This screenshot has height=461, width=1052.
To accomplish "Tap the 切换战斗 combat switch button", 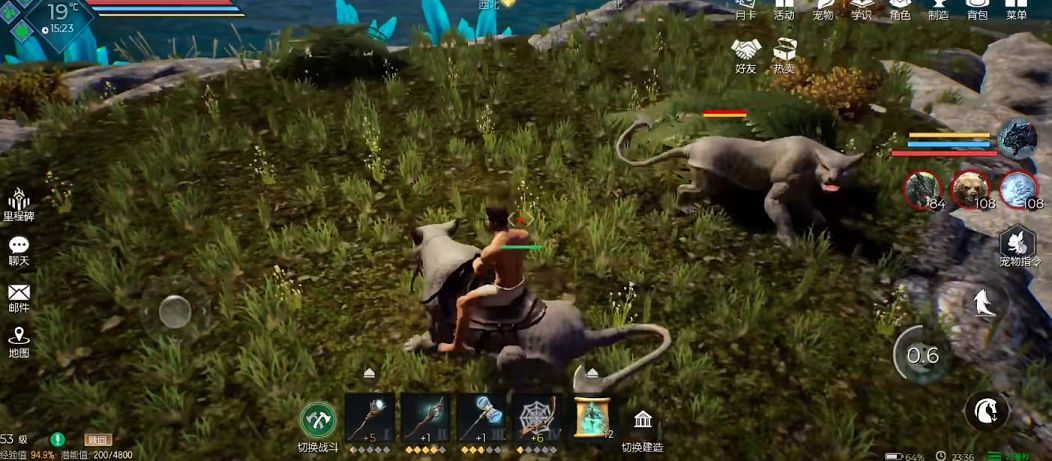I will [x=319, y=419].
